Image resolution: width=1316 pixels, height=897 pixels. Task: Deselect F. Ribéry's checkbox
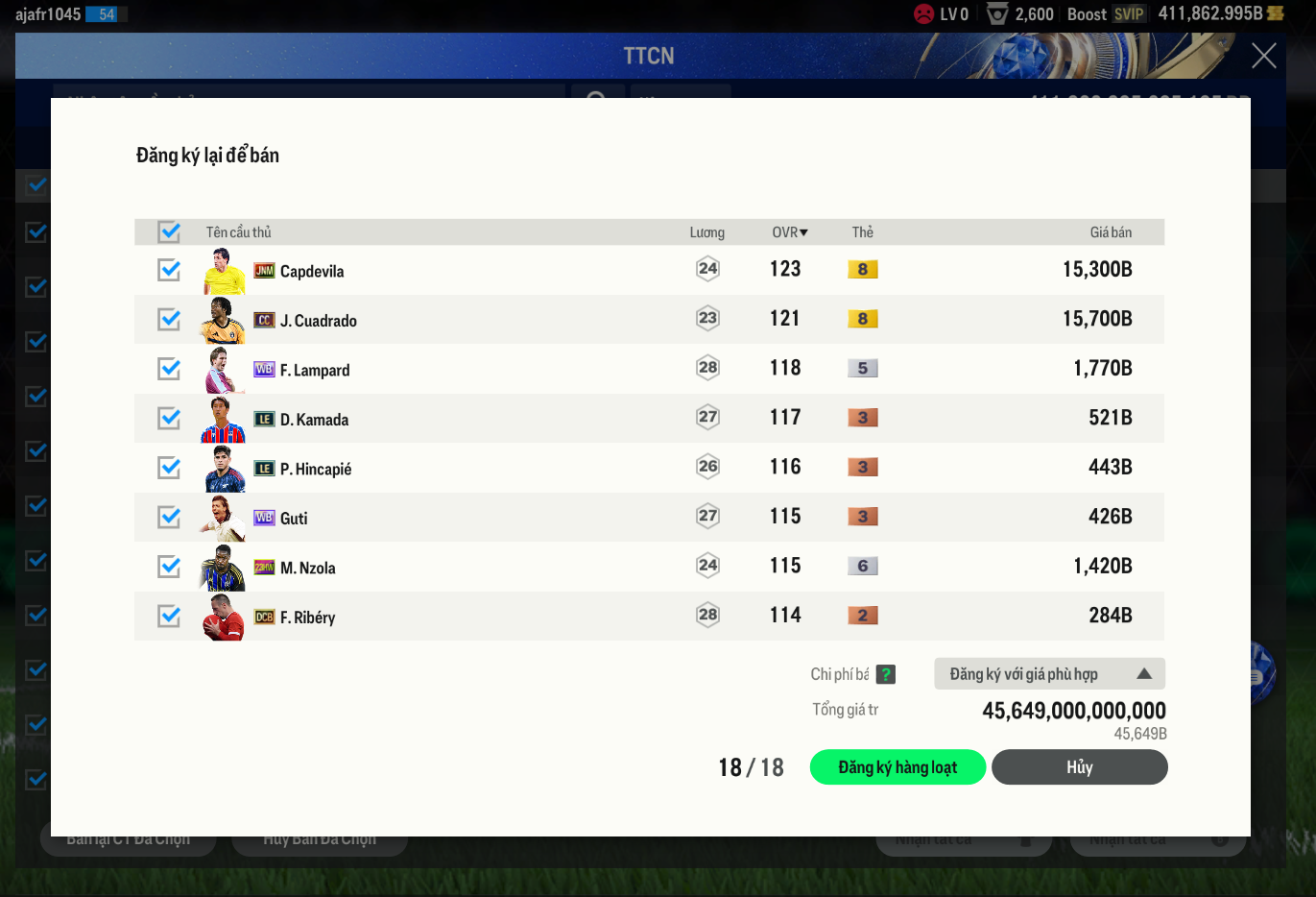170,617
